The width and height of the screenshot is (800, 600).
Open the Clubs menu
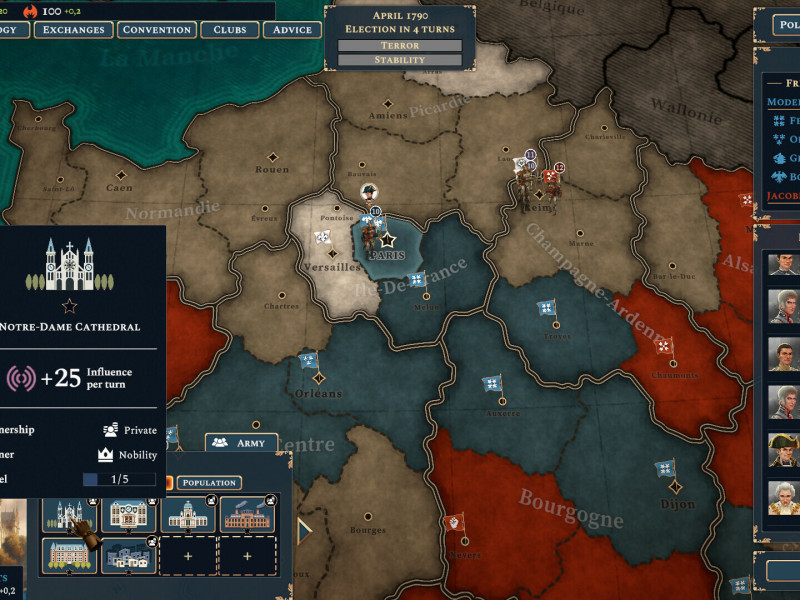230,30
